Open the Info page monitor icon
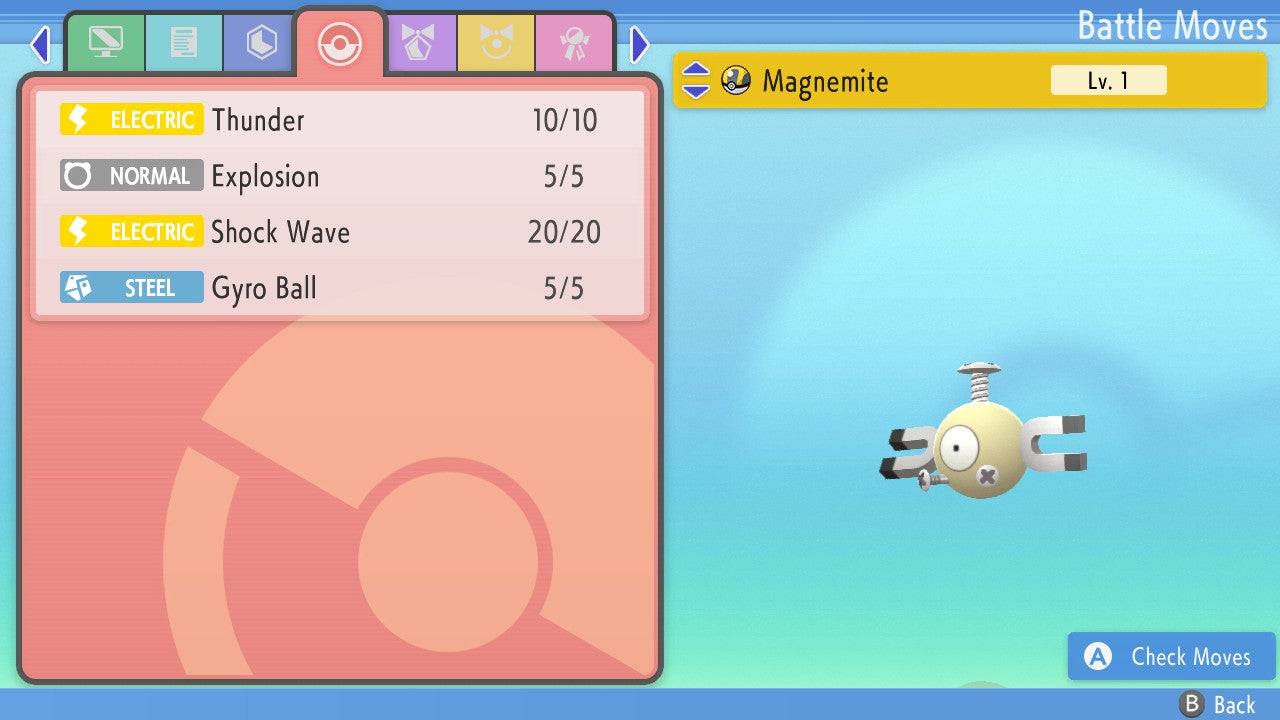 (x=106, y=43)
